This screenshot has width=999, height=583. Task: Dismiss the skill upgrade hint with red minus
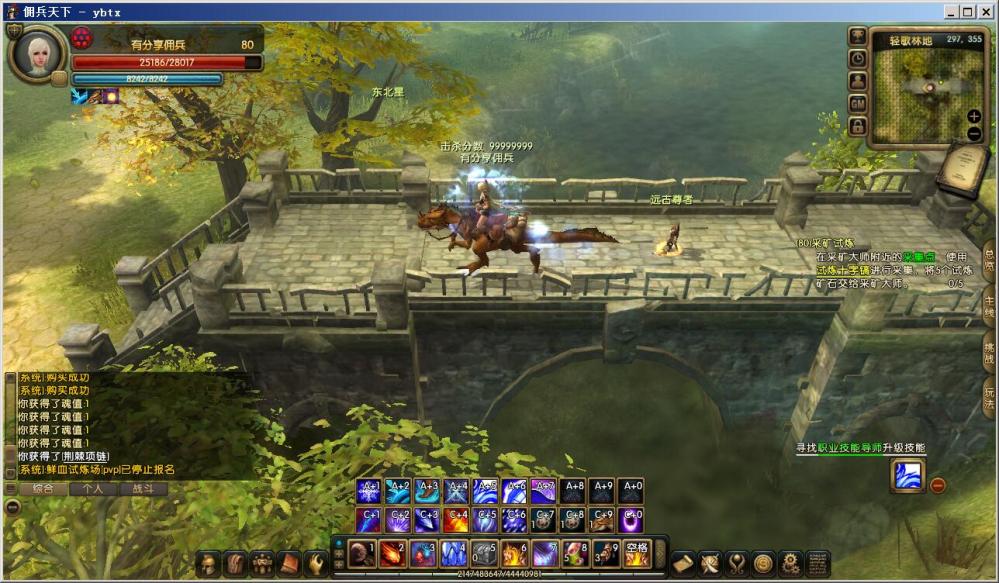pyautogui.click(x=938, y=485)
